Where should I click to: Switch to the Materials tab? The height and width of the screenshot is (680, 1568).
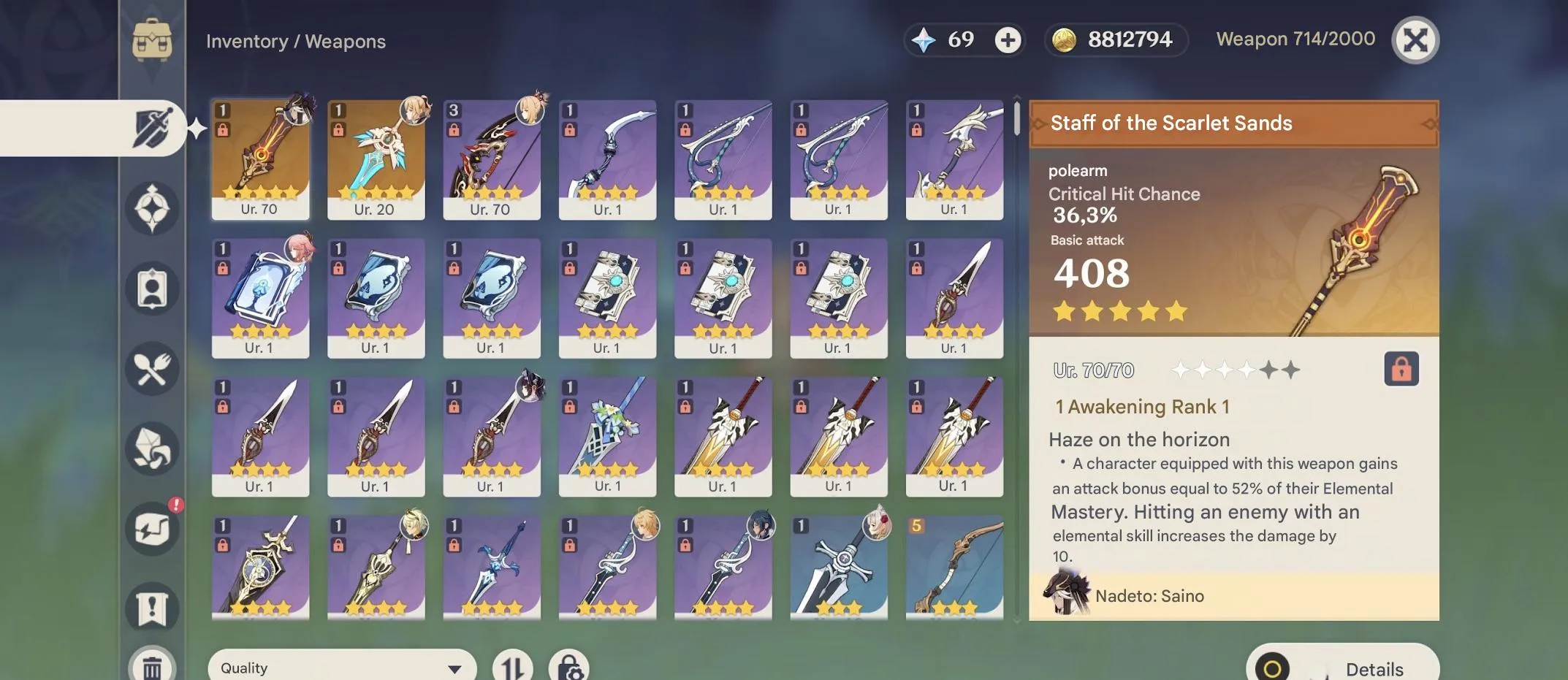tap(152, 448)
